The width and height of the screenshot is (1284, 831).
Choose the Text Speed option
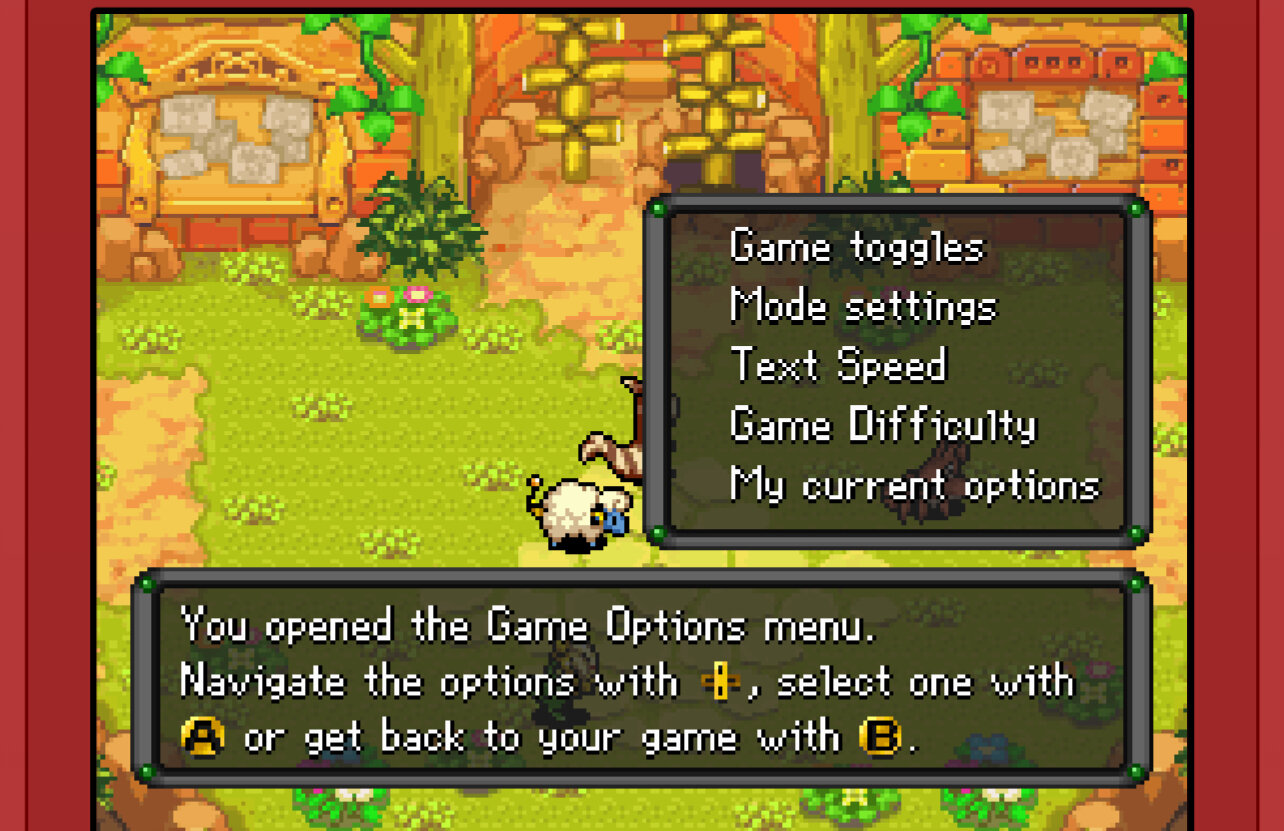(838, 365)
